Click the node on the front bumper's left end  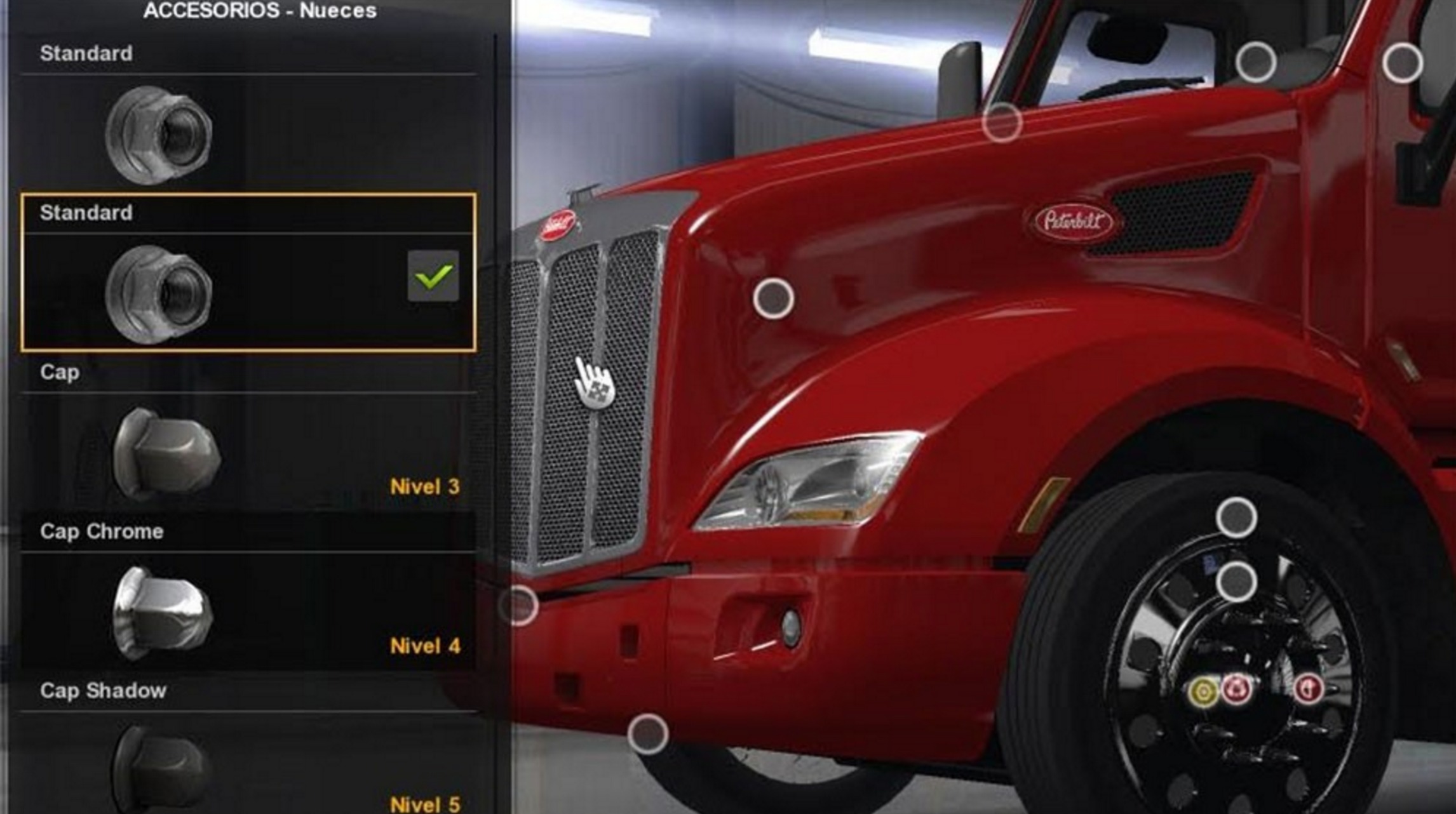tap(518, 605)
